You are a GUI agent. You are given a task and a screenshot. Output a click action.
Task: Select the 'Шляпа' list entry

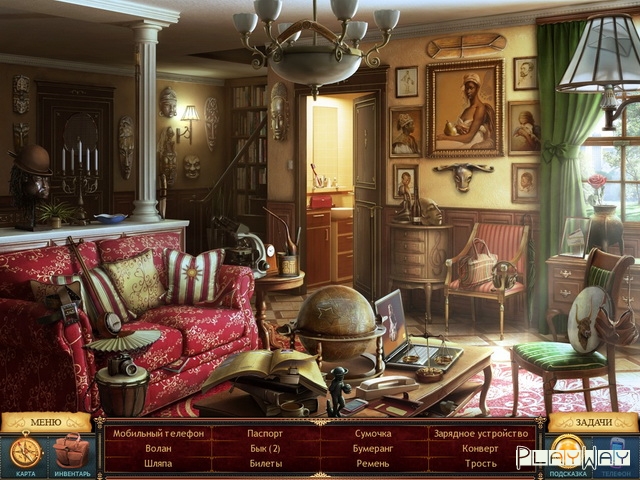[x=158, y=464]
